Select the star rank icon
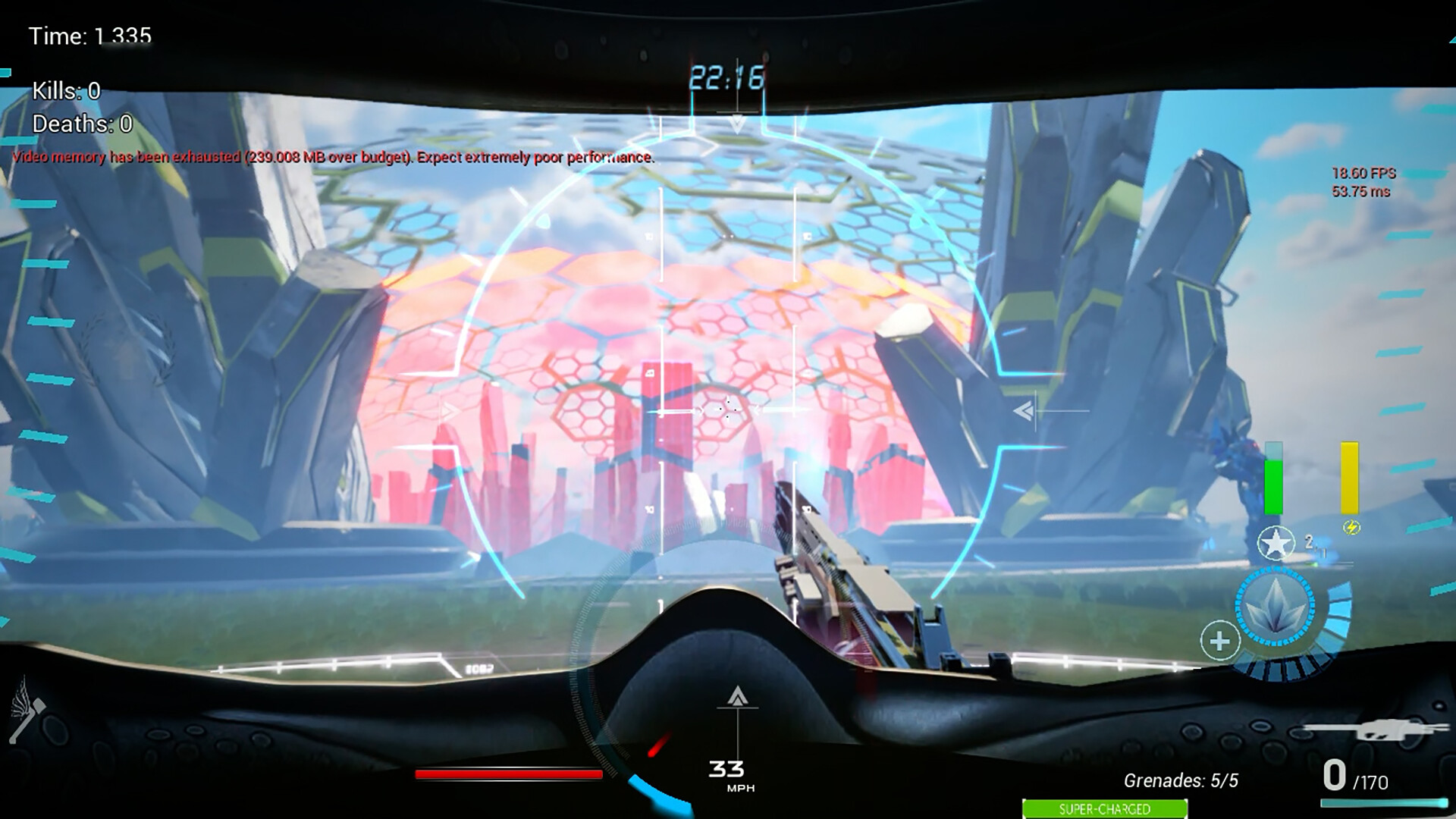1456x819 pixels. 1276,543
